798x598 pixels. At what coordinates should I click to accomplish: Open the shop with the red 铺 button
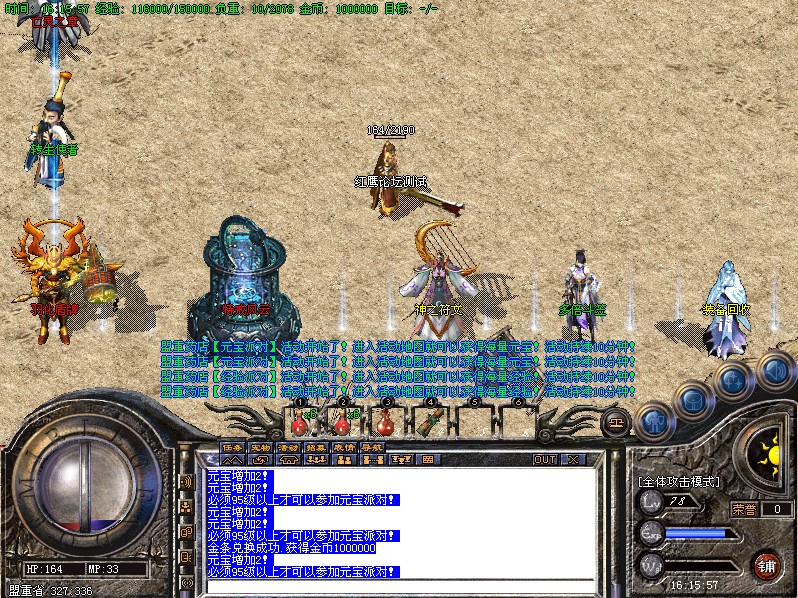point(766,564)
